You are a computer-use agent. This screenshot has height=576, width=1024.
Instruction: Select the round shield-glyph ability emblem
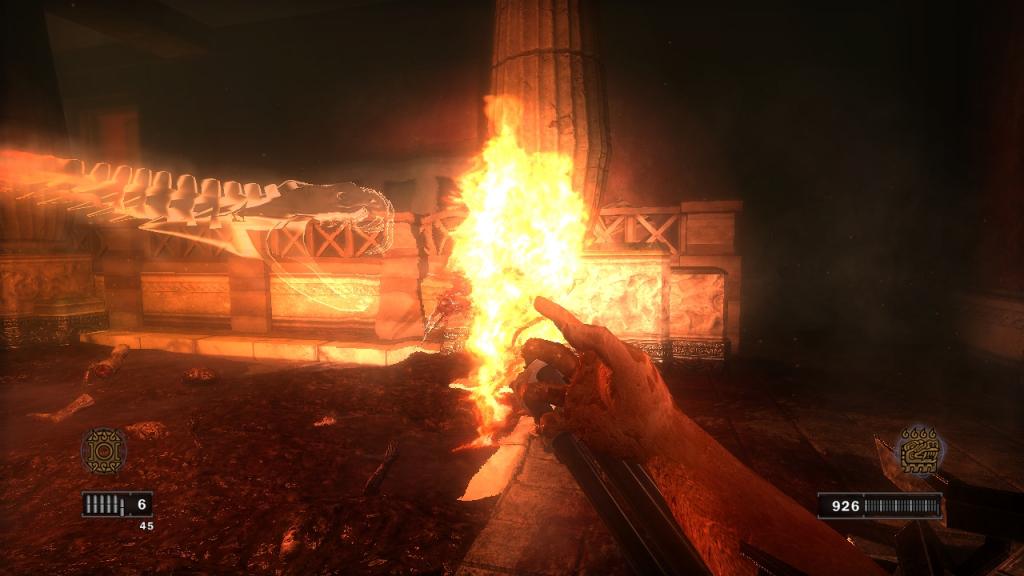[x=103, y=450]
